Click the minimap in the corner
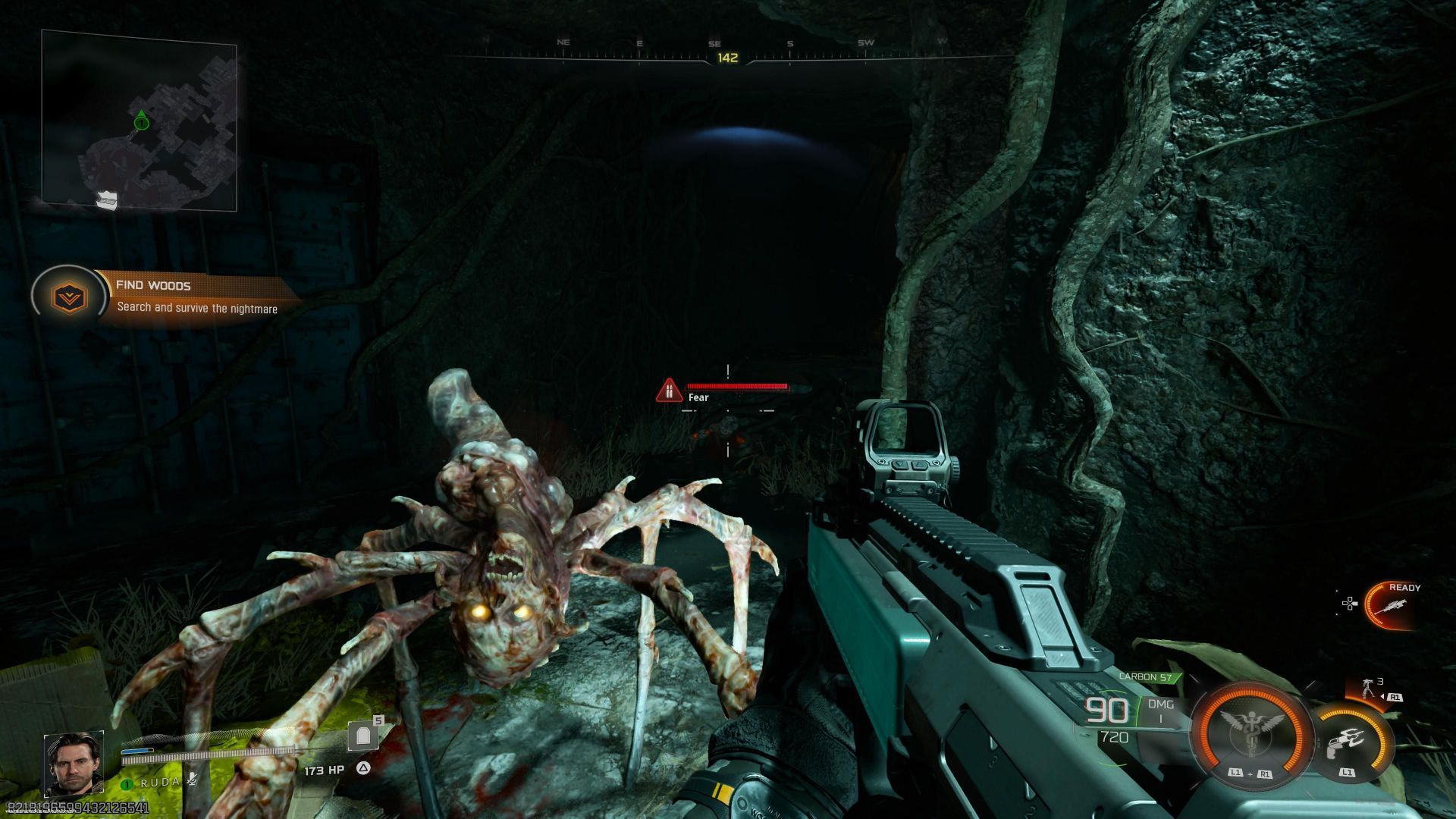Viewport: 1456px width, 819px height. (140, 121)
